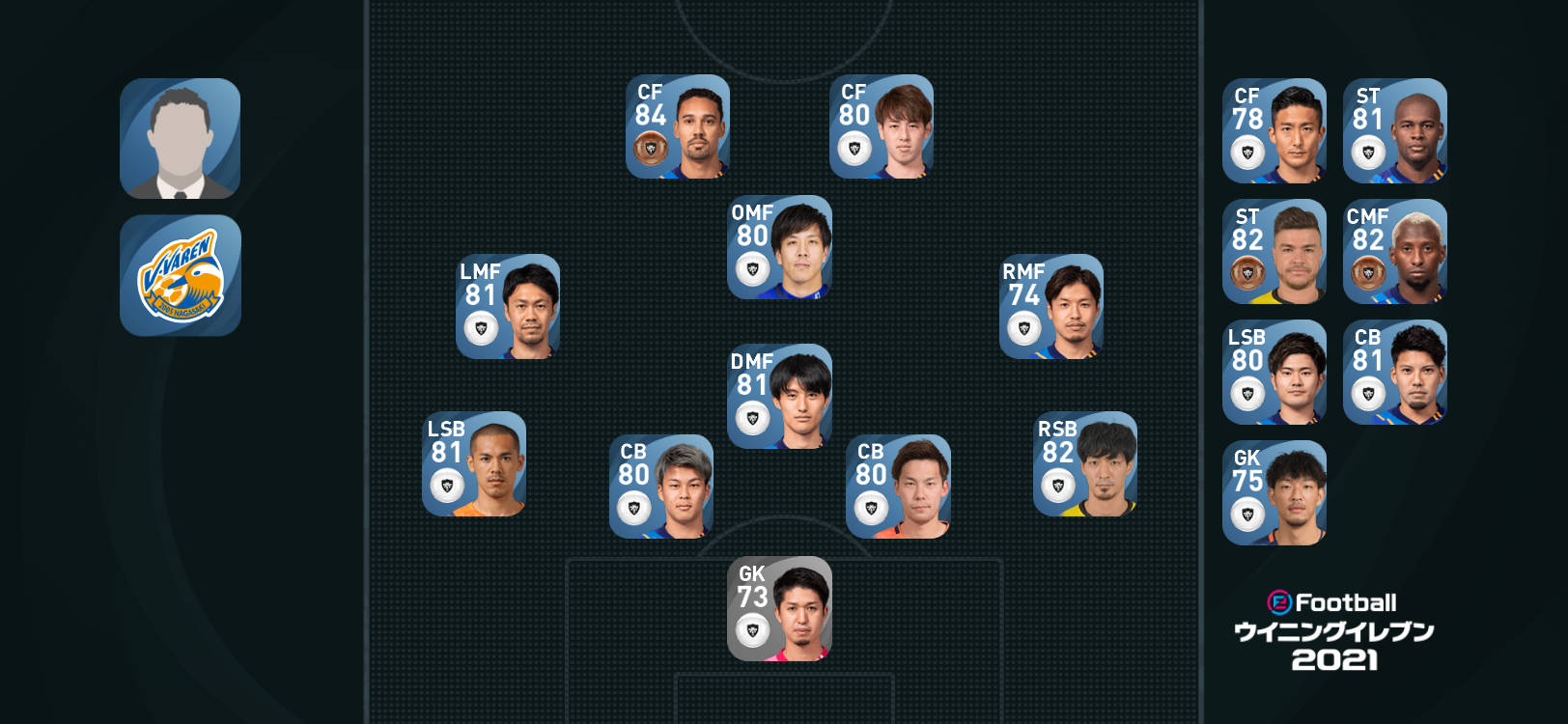Choose the CF 80 striker card
Viewport: 1568px width, 724px height.
pyautogui.click(x=882, y=126)
